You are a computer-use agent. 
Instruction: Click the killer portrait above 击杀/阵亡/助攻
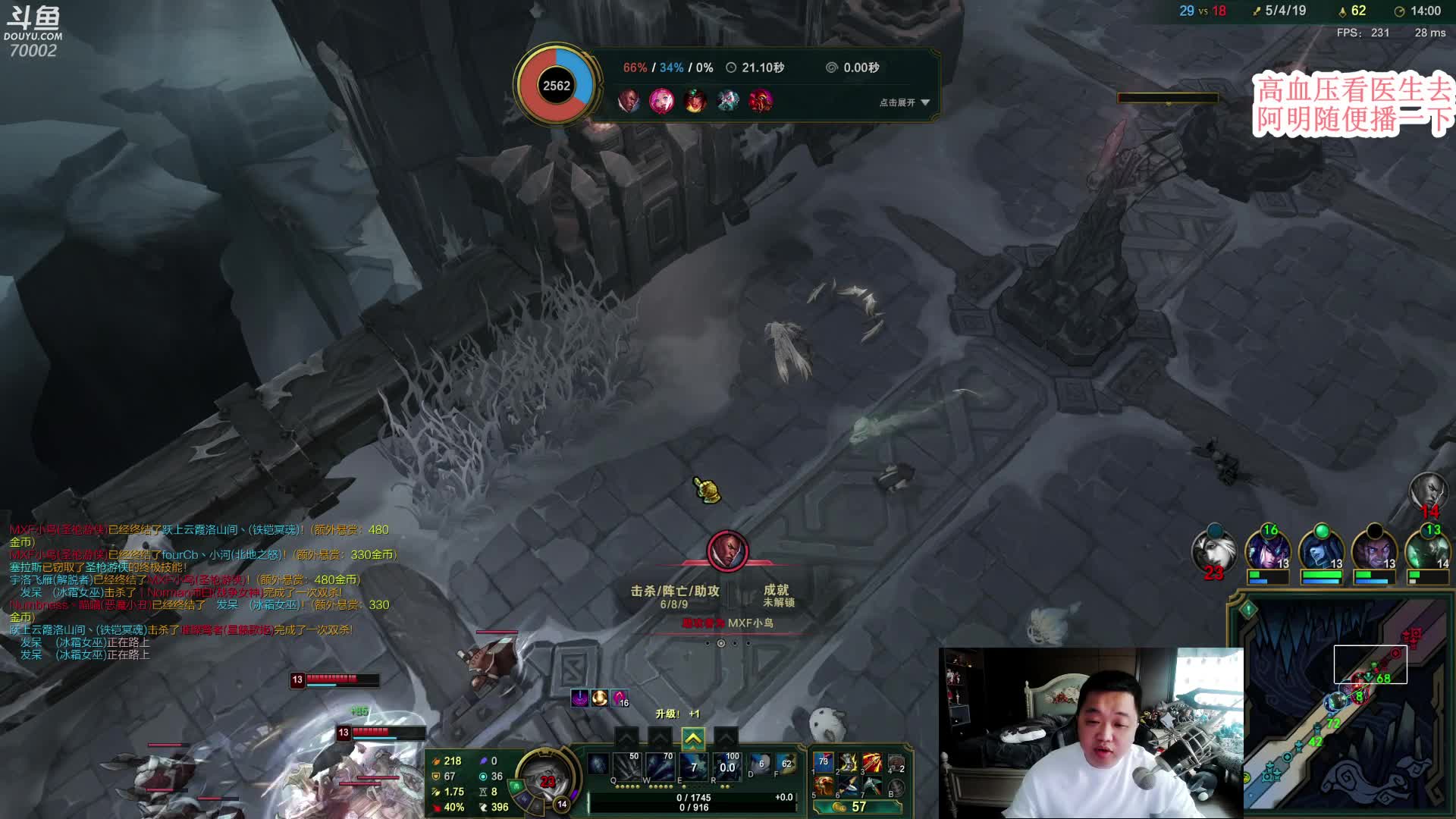(x=727, y=551)
